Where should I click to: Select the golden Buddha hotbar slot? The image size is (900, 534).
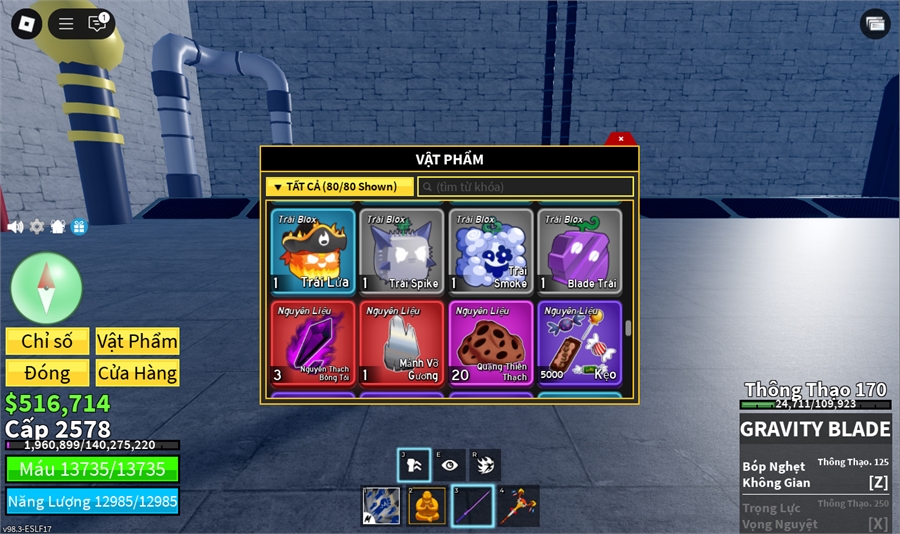[x=425, y=506]
